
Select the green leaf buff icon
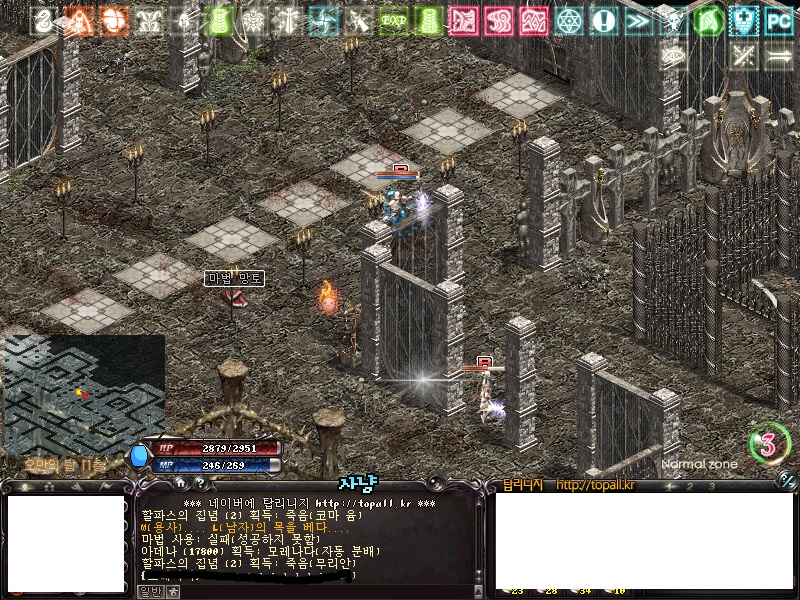(x=708, y=20)
